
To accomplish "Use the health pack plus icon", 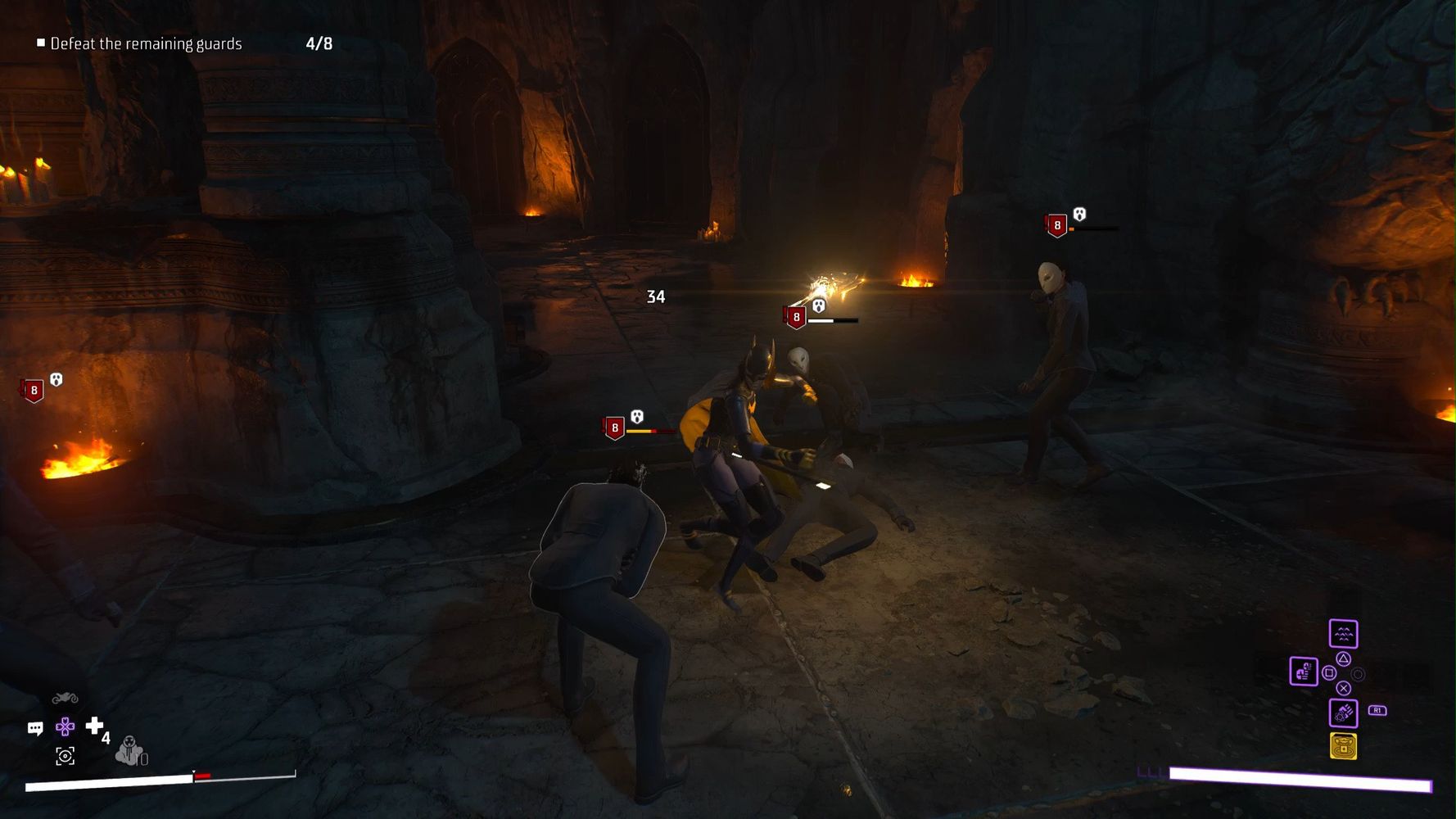I will pos(94,725).
